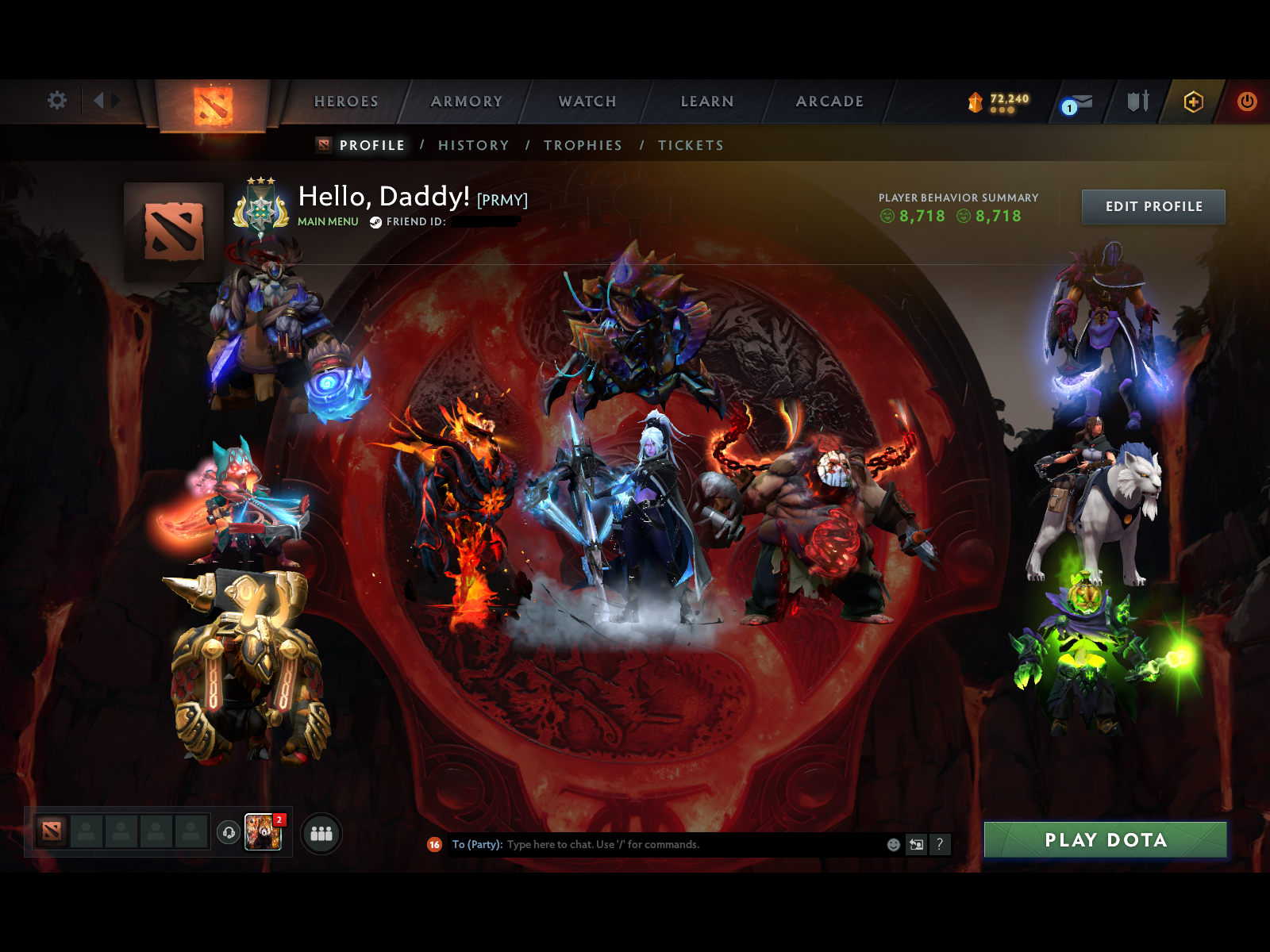This screenshot has width=1270, height=952.
Task: Open the ARCADE menu
Action: click(829, 102)
